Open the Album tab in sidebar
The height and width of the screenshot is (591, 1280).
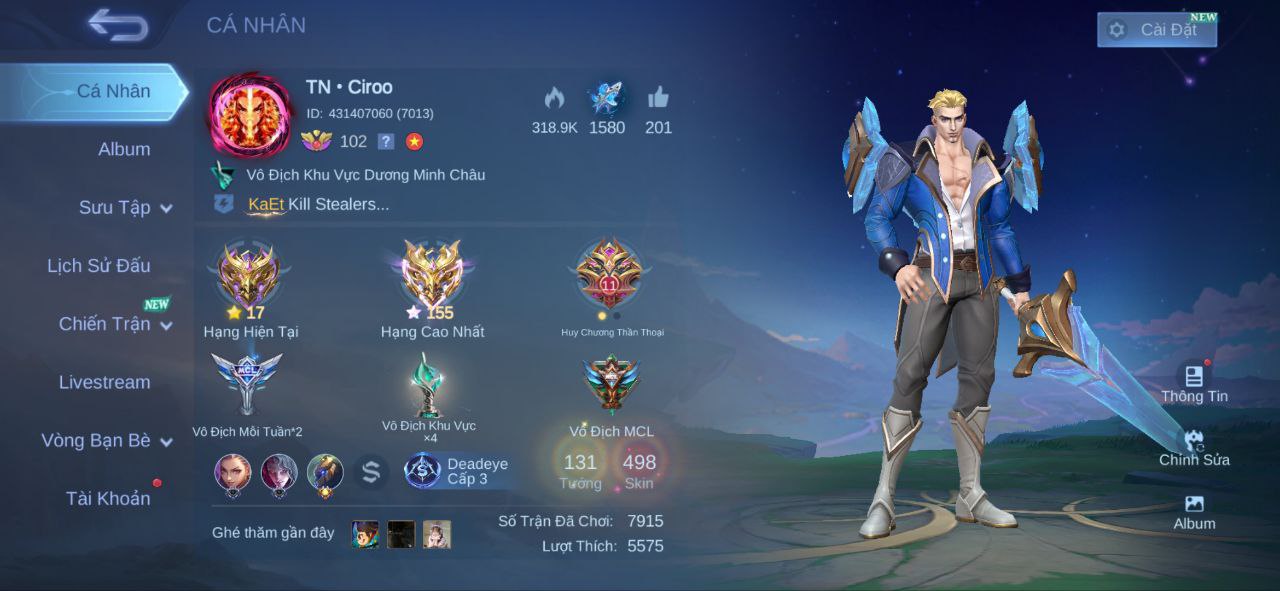(x=124, y=149)
